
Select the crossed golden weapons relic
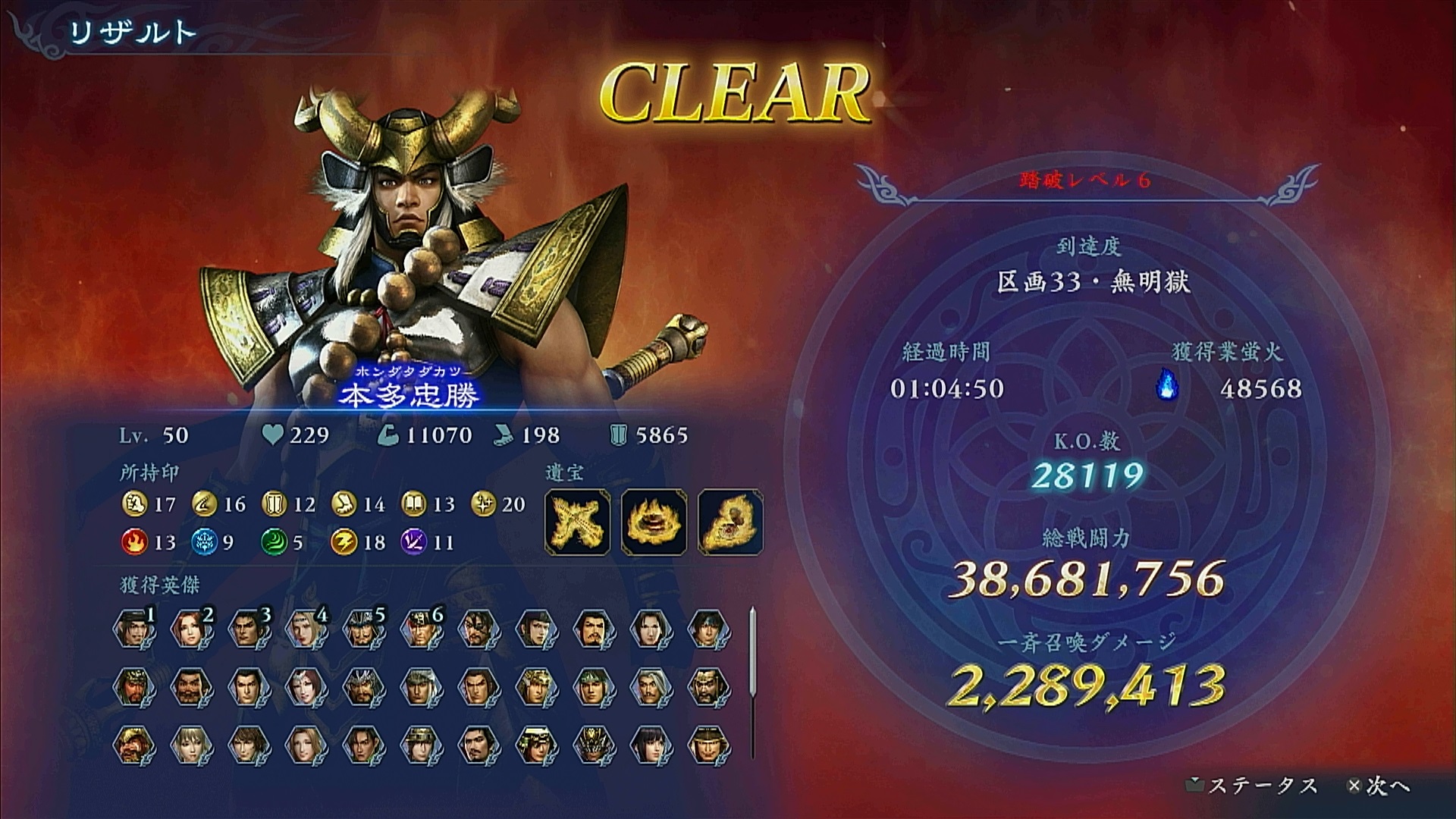click(x=578, y=521)
